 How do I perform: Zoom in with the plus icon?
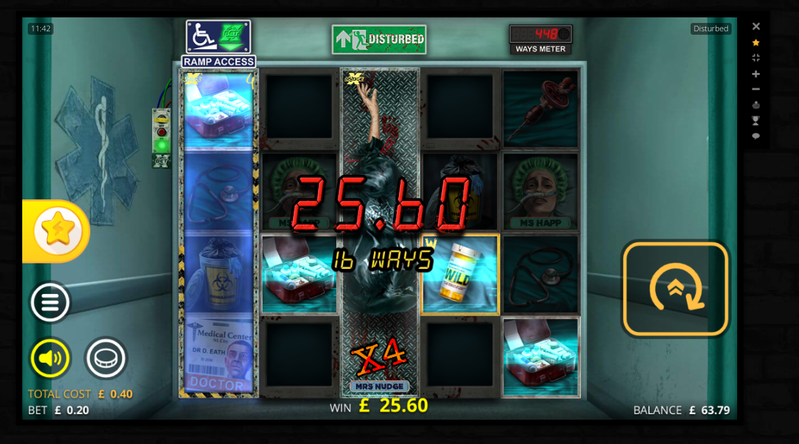756,74
